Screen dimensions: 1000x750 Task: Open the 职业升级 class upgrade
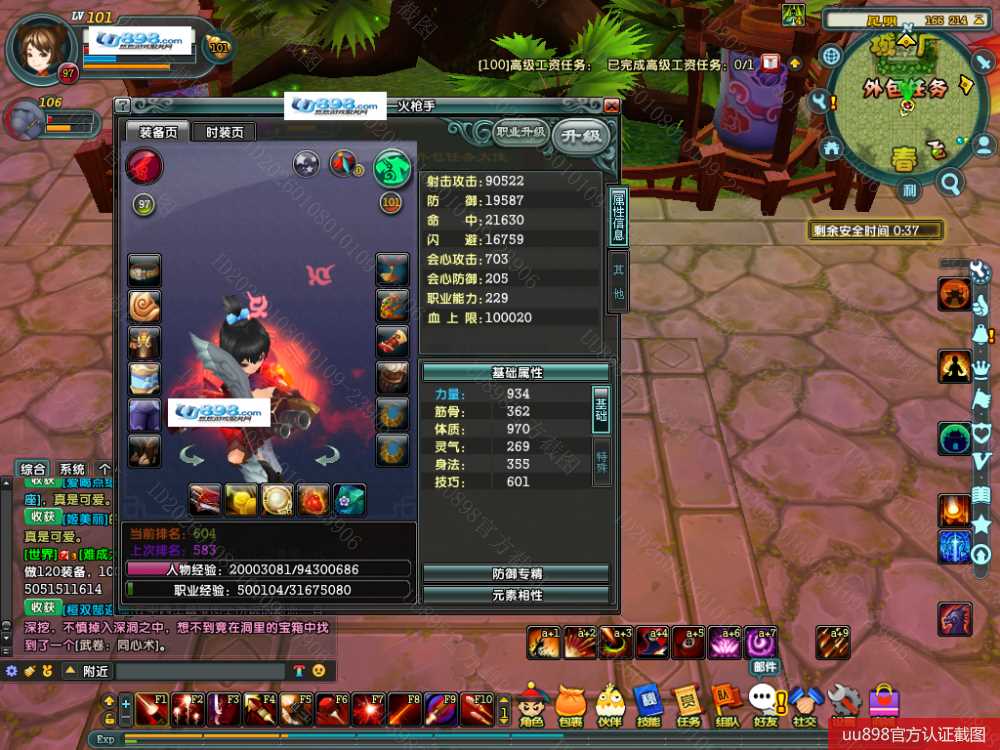(x=519, y=131)
